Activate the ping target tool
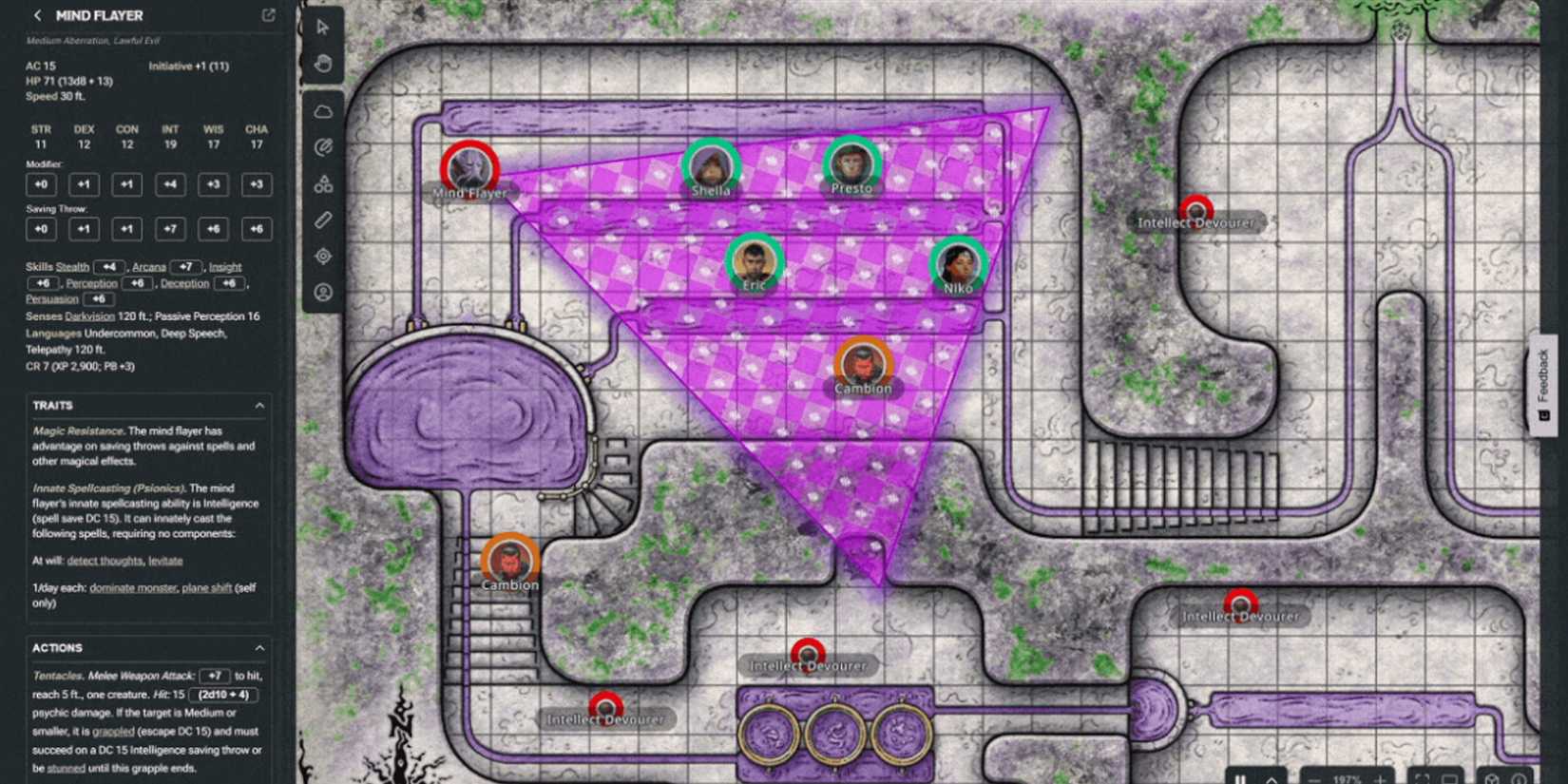The height and width of the screenshot is (784, 1568). (x=323, y=256)
